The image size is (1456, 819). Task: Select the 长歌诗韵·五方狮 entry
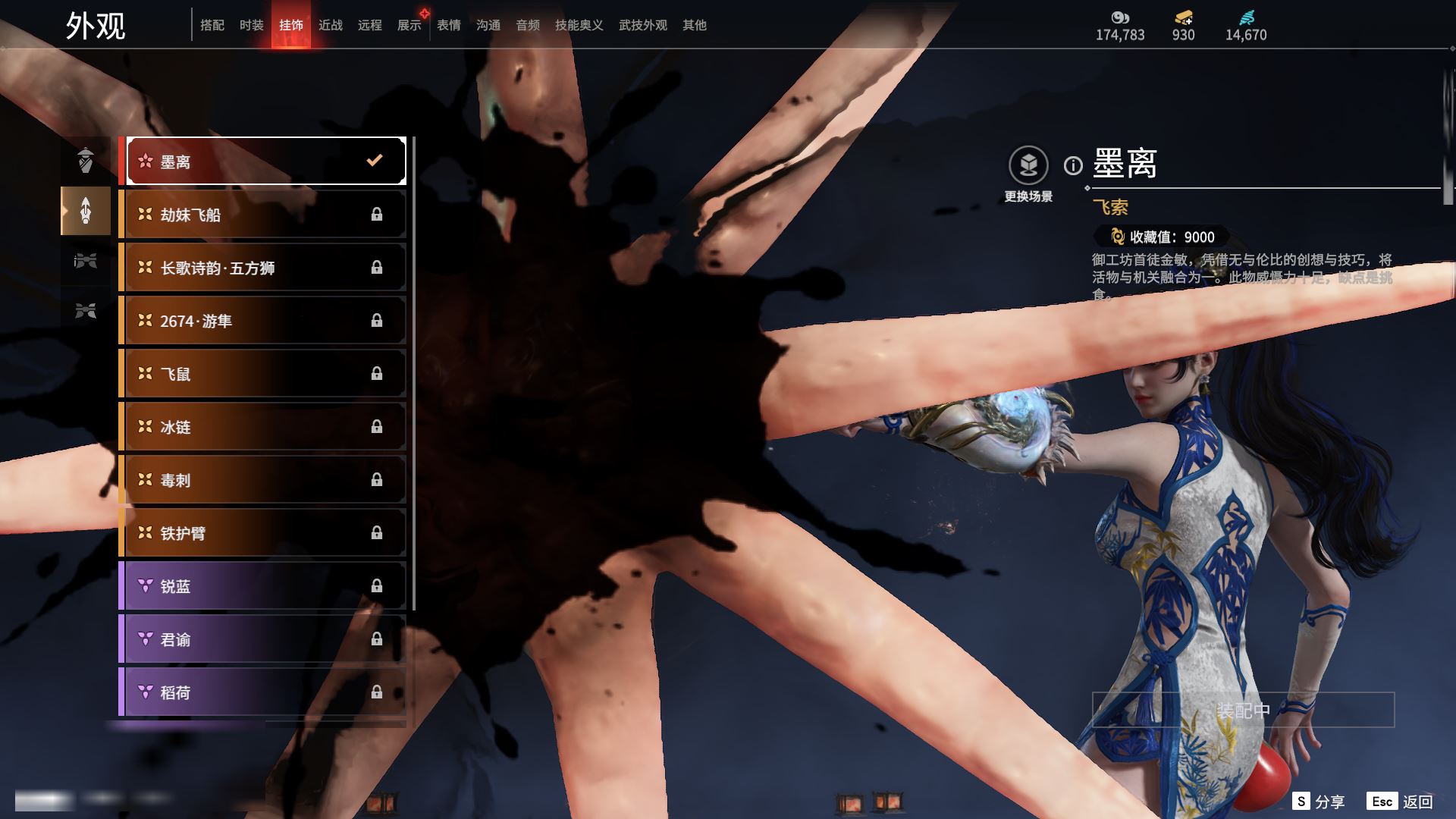pos(264,268)
